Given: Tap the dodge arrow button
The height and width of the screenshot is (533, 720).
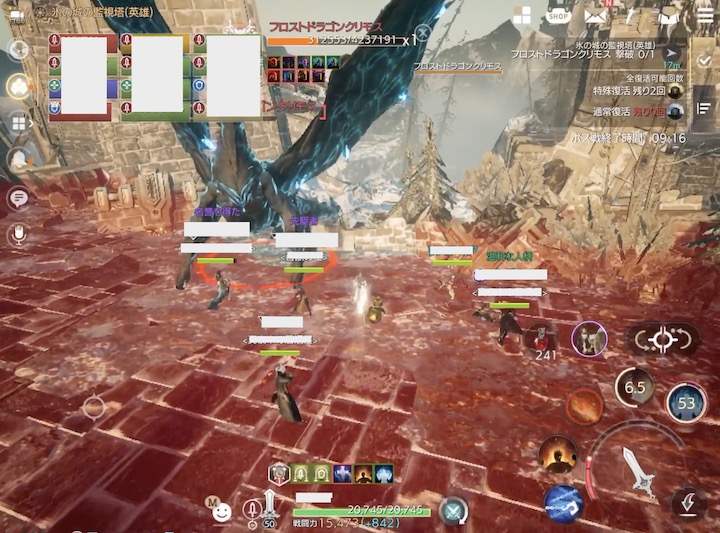Looking at the screenshot, I should [689, 501].
